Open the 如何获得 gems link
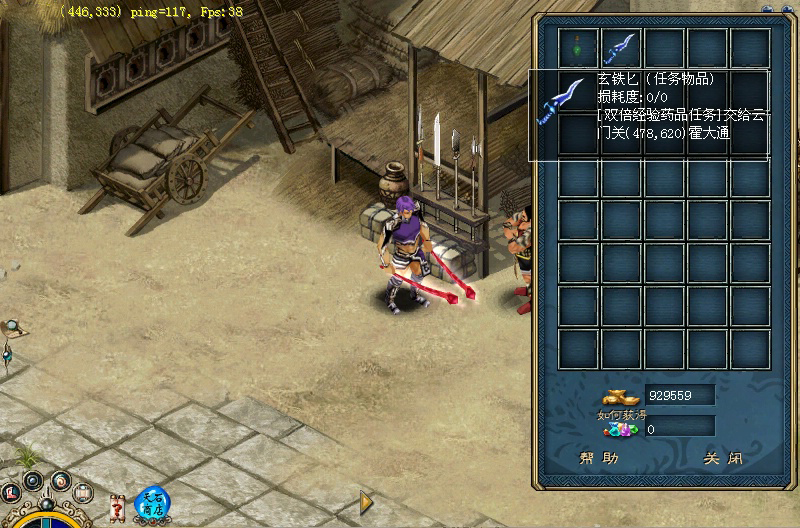800x528 pixels. point(617,412)
